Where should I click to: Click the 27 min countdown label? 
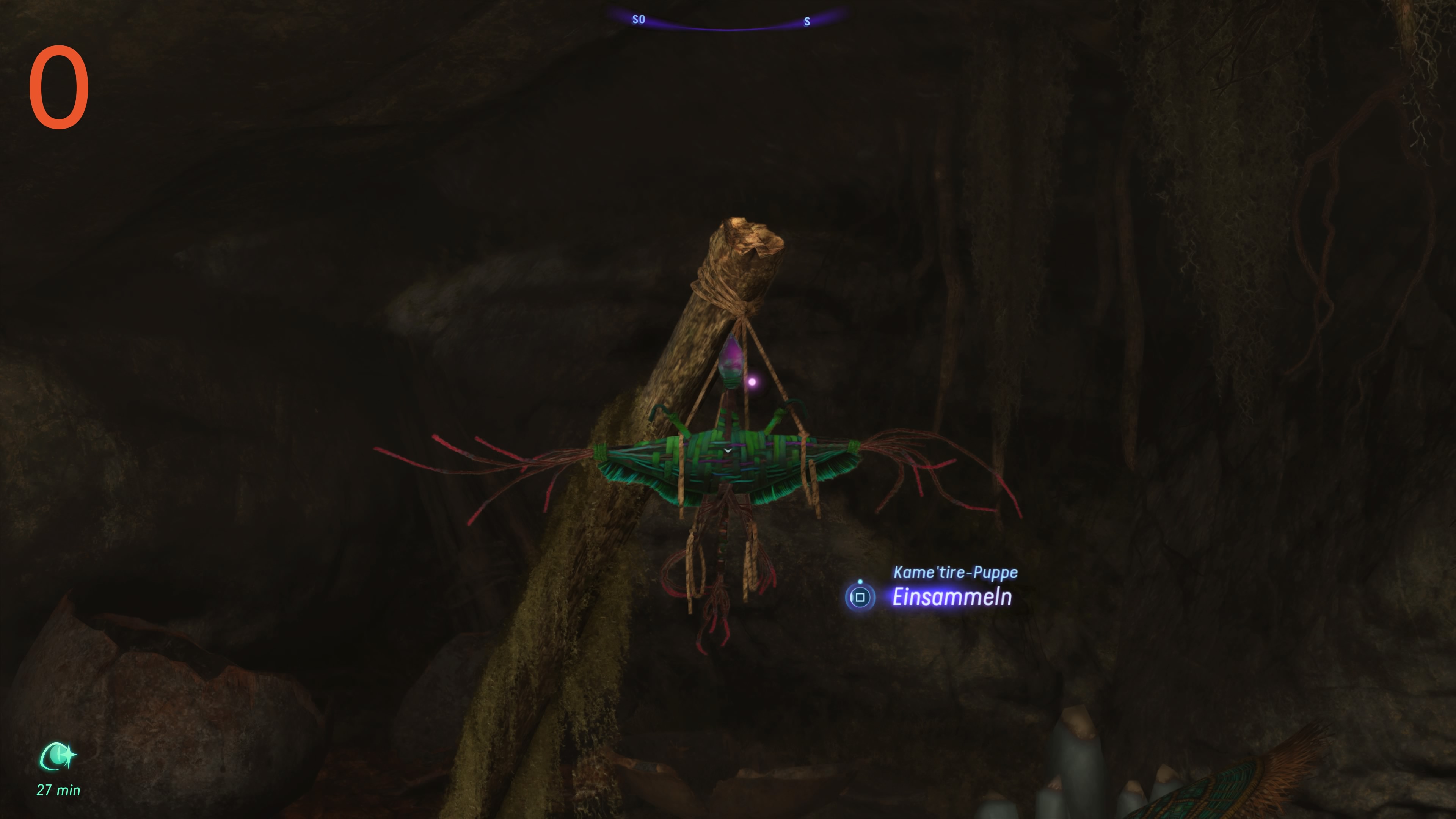(58, 789)
